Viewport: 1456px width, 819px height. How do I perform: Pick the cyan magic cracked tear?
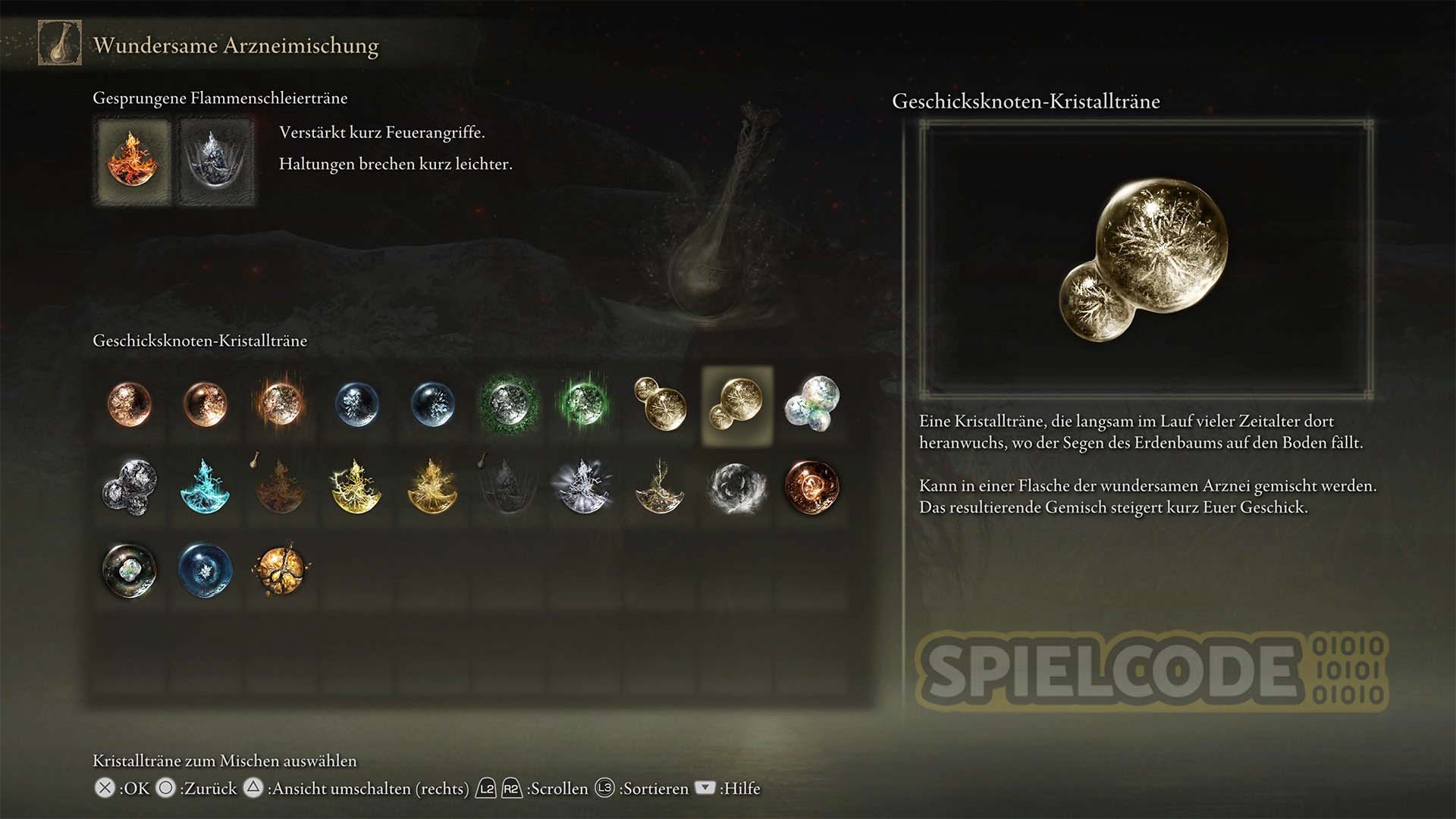pyautogui.click(x=205, y=486)
